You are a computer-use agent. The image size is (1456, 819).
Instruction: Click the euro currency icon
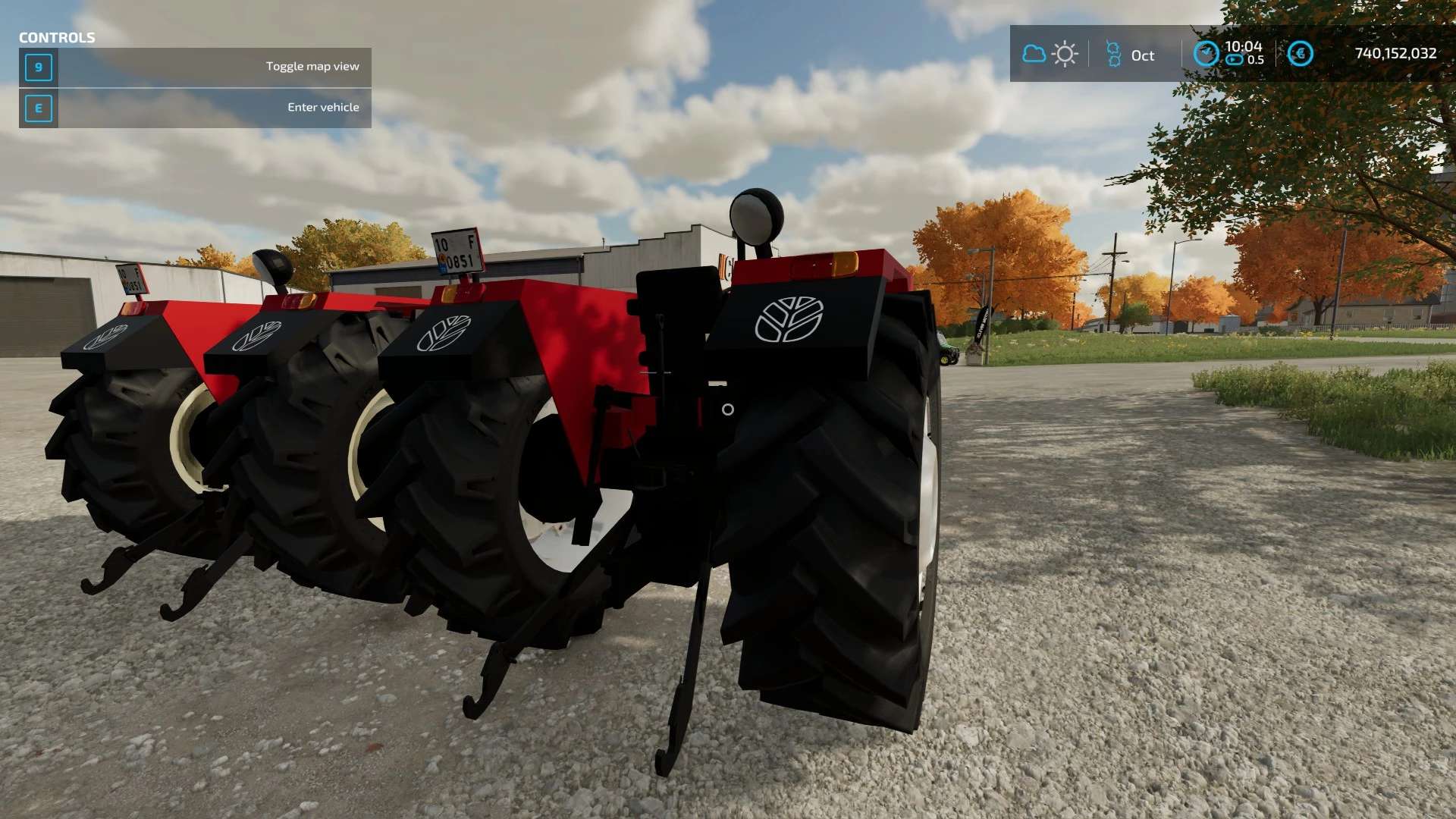point(1300,54)
